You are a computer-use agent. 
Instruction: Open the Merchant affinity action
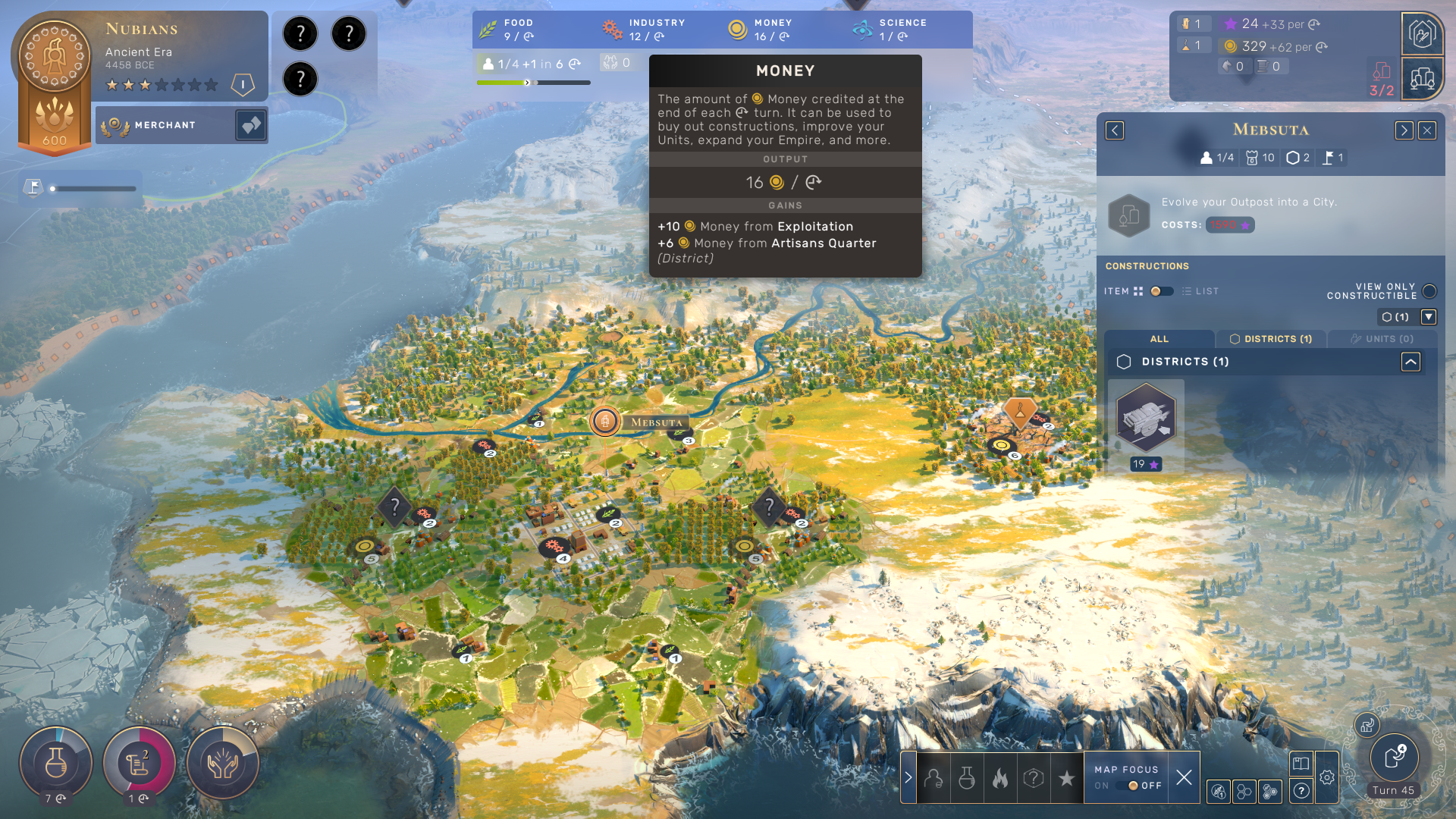tap(250, 125)
